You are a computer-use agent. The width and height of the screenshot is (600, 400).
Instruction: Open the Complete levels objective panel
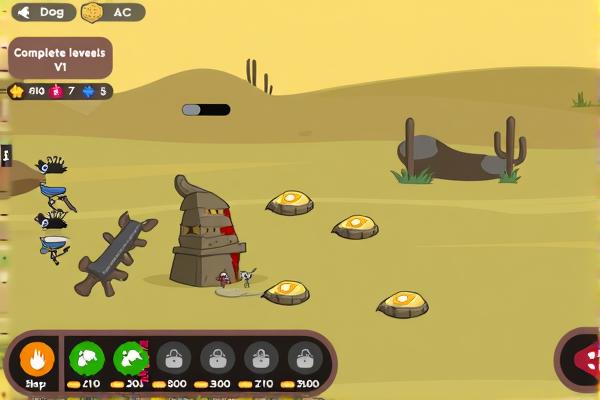(60, 58)
